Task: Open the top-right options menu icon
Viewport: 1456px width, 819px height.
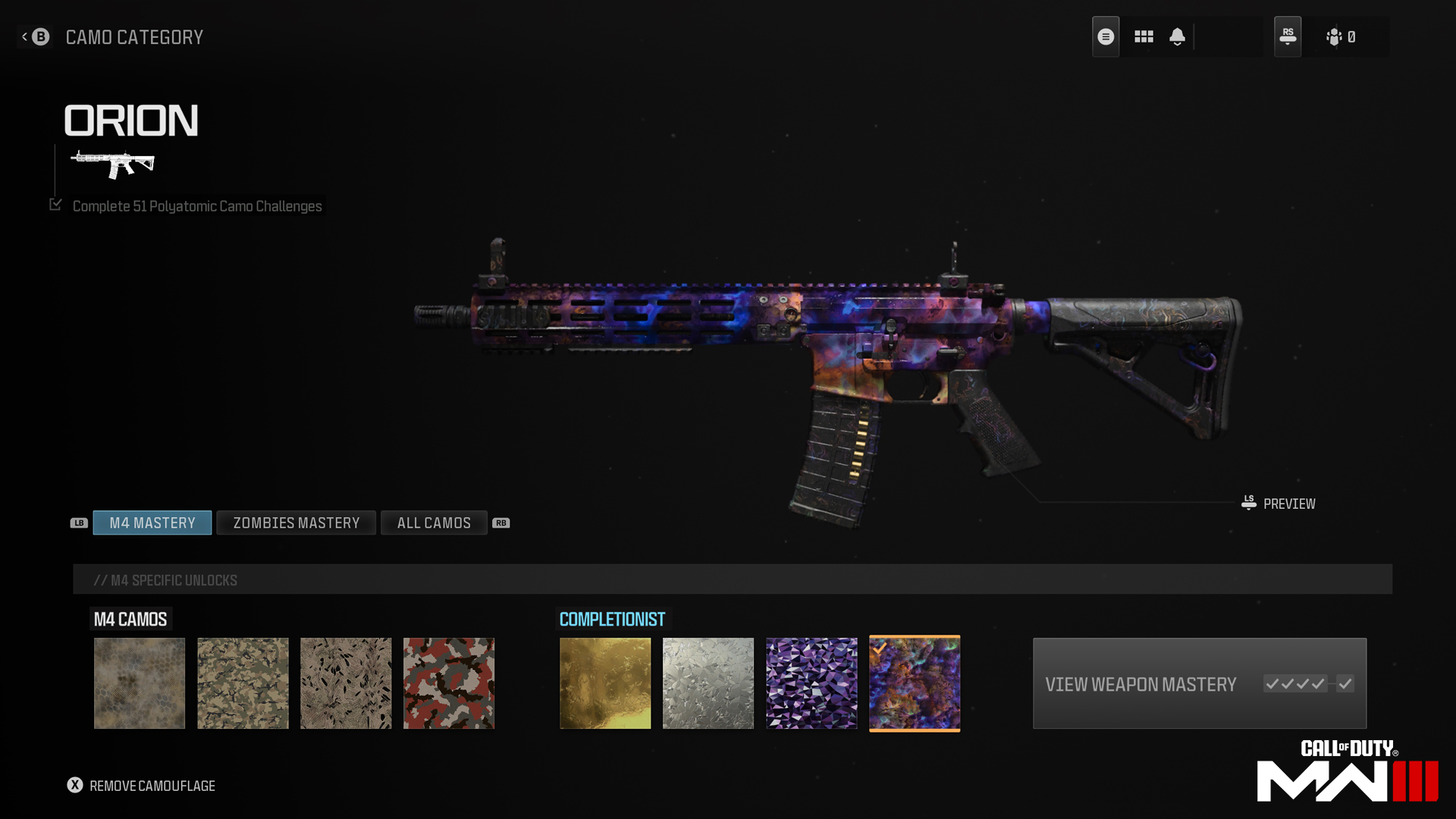Action: [x=1106, y=36]
